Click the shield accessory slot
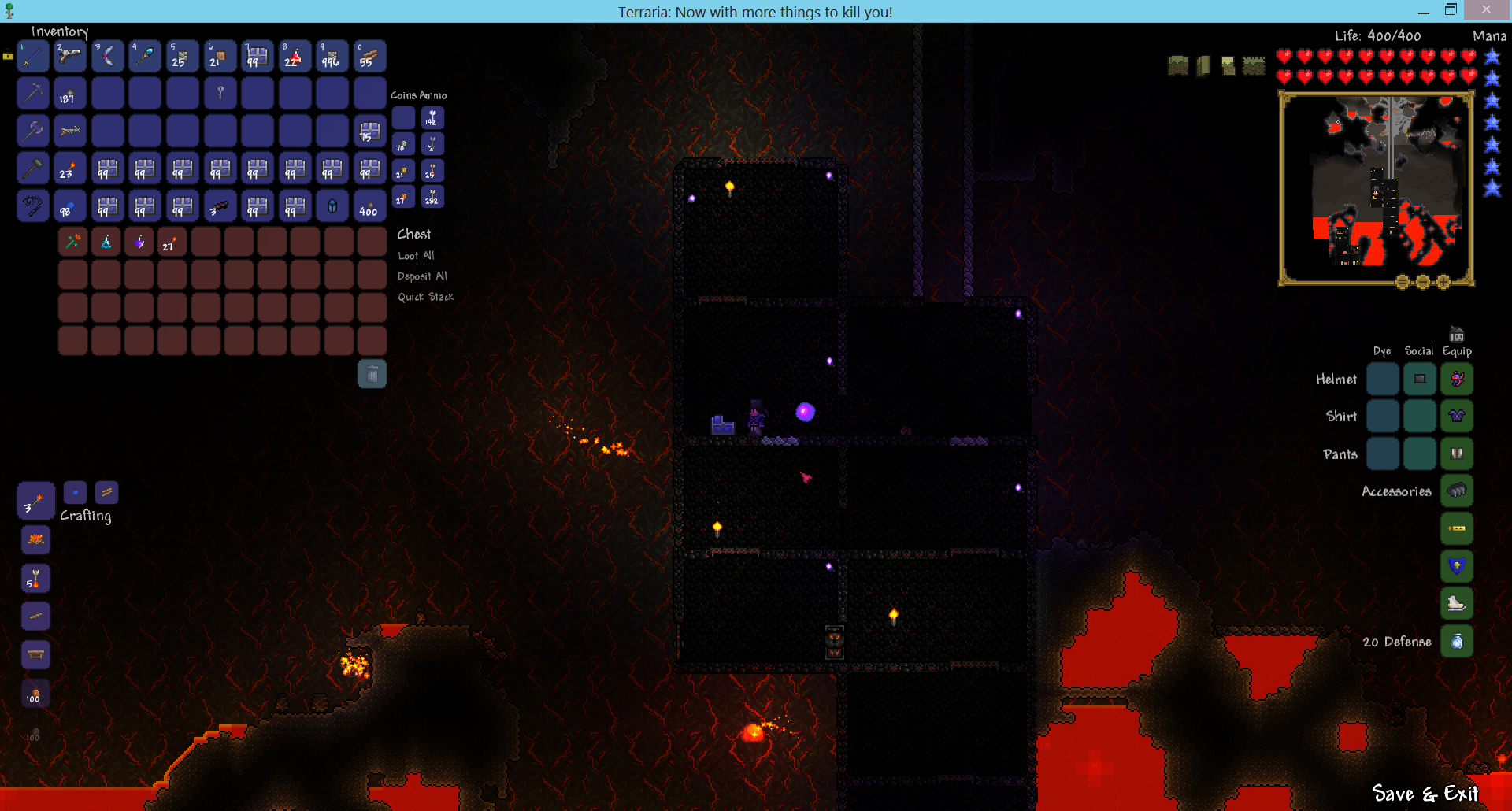 (1456, 566)
